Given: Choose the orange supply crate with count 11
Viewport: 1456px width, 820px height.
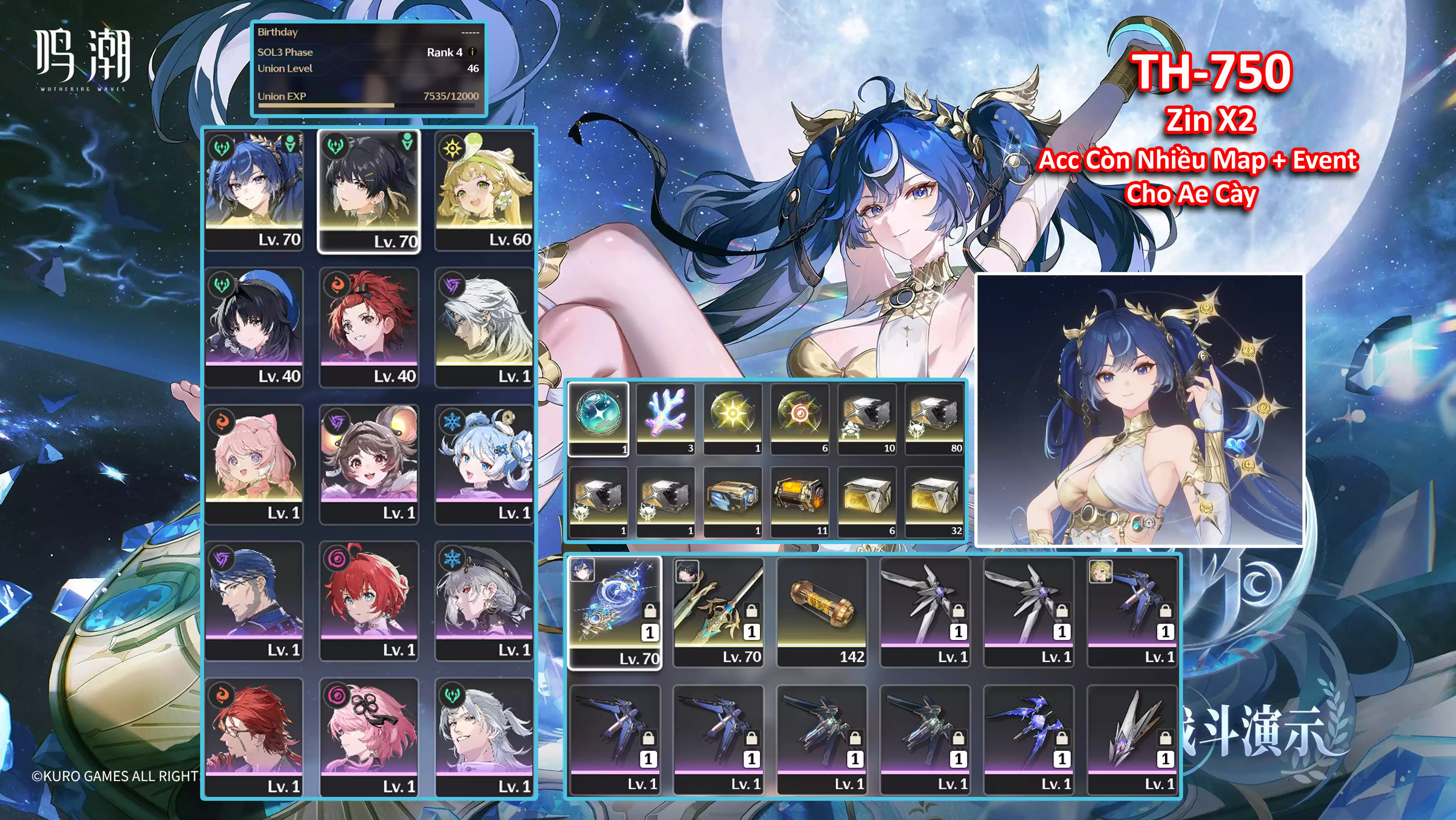Looking at the screenshot, I should pyautogui.click(x=800, y=501).
